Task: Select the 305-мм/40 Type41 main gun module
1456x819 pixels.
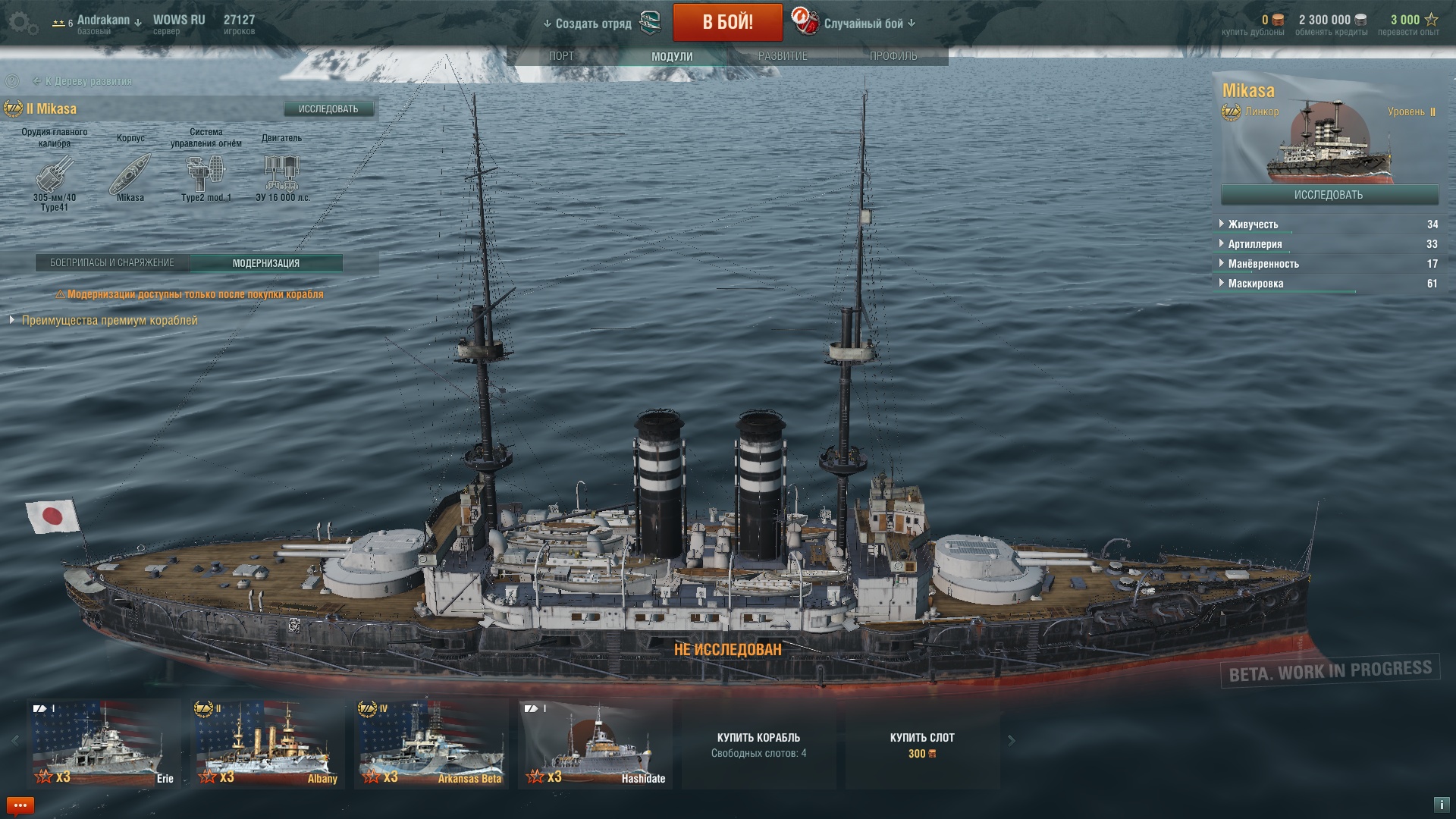Action: [x=55, y=174]
